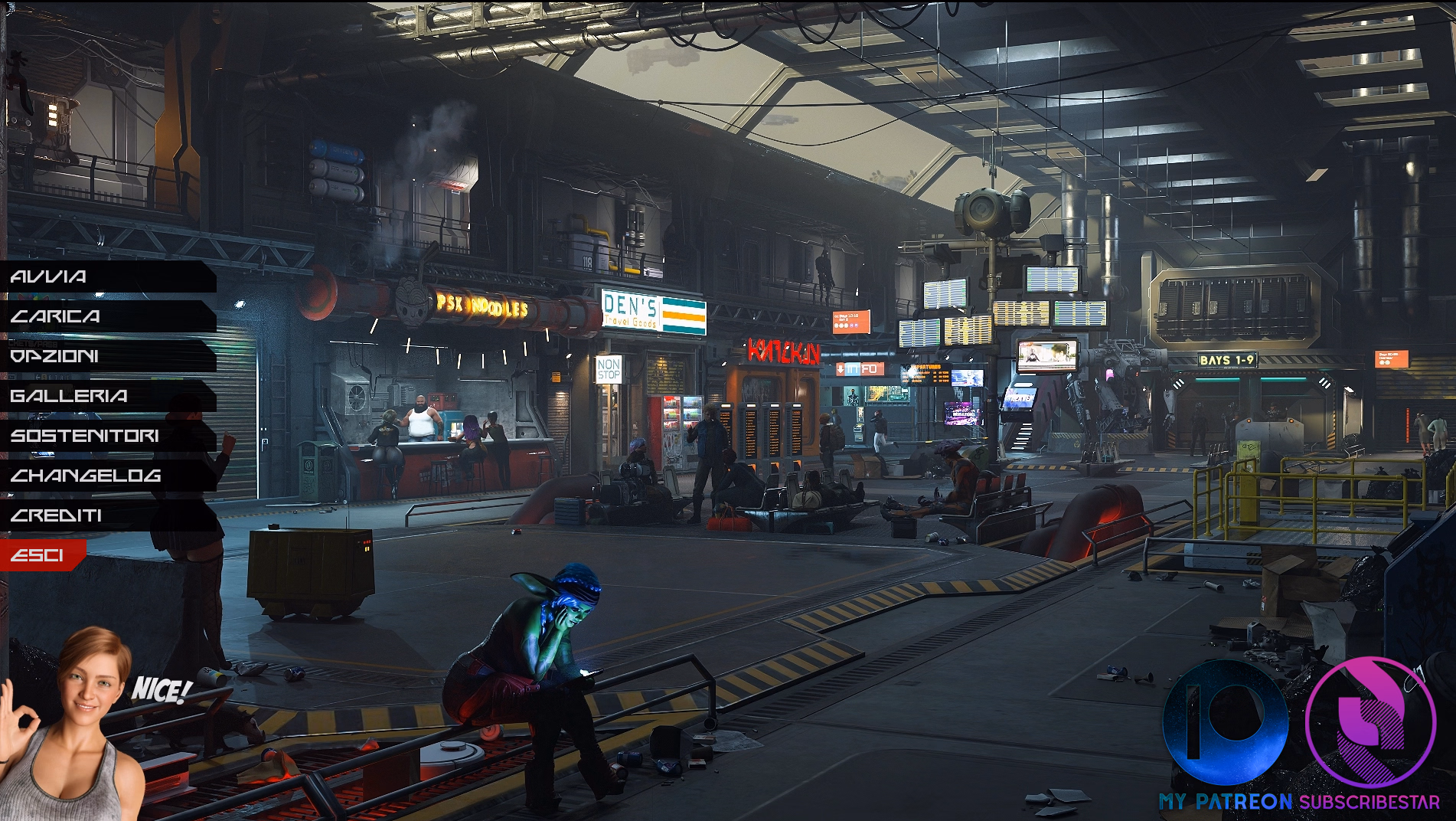Quit the game with Esci

pos(38,555)
